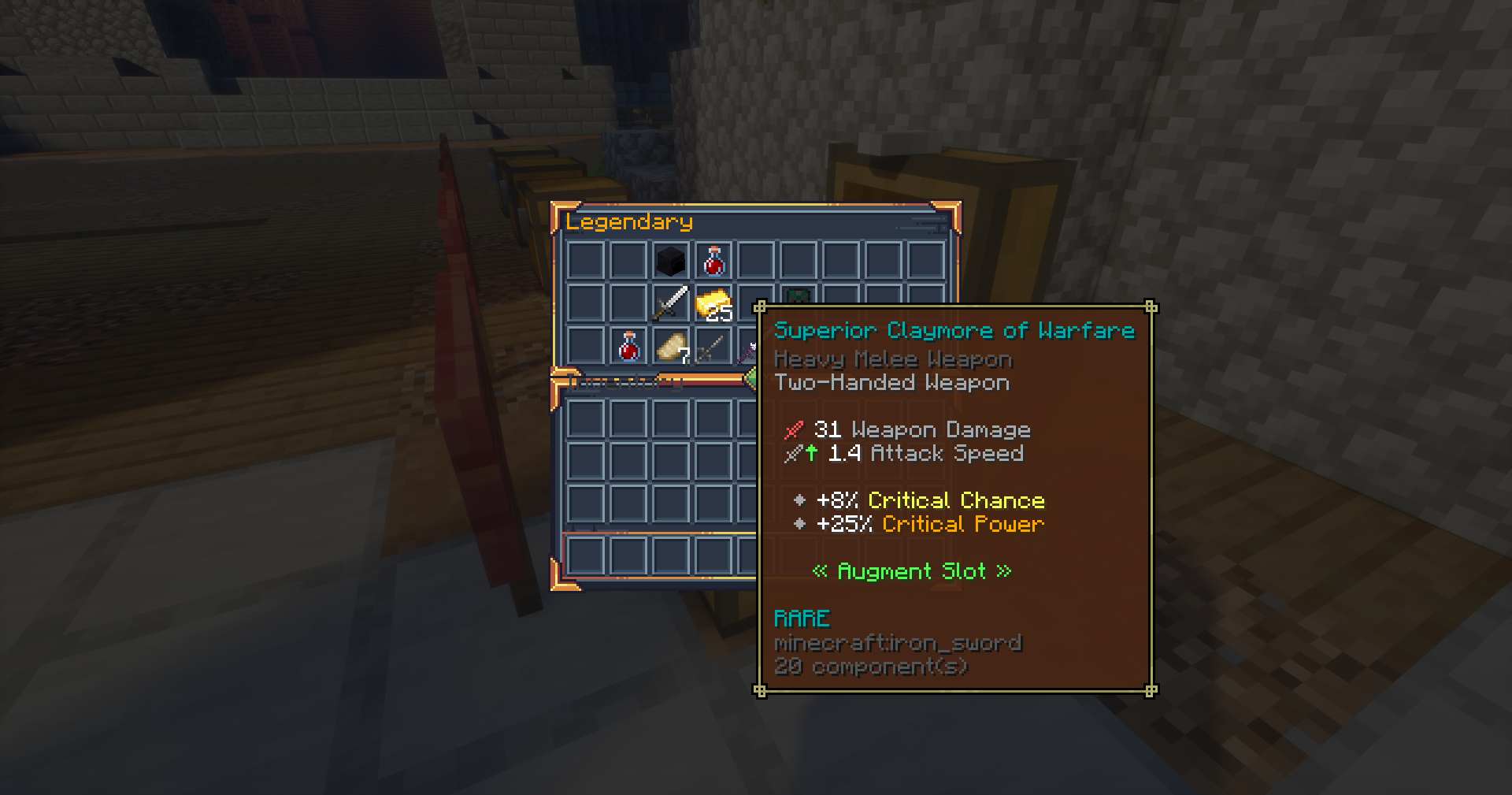Expand the left chevron of Augment Slot
The image size is (1512, 795).
click(x=821, y=570)
